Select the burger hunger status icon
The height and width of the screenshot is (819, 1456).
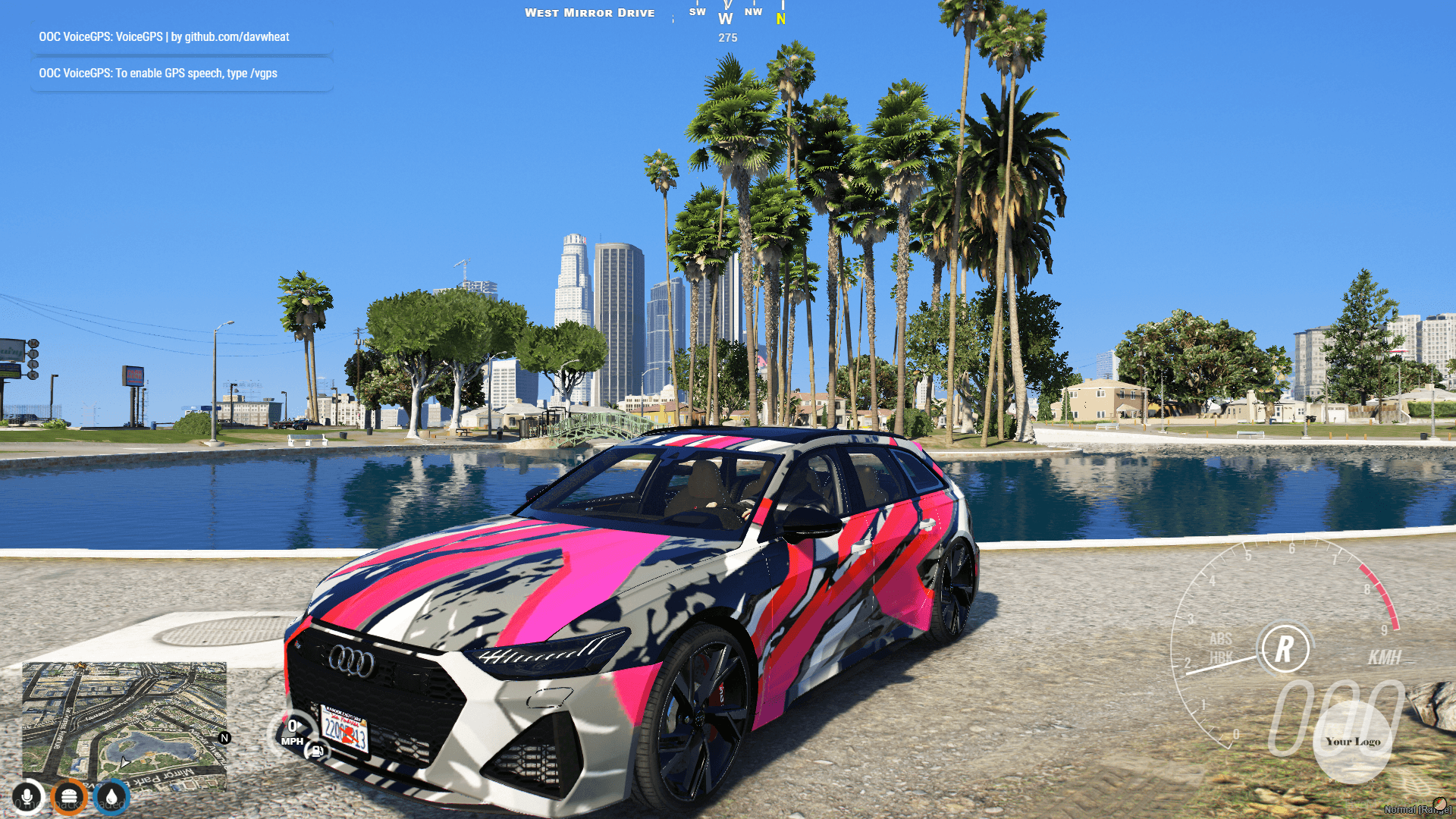70,796
